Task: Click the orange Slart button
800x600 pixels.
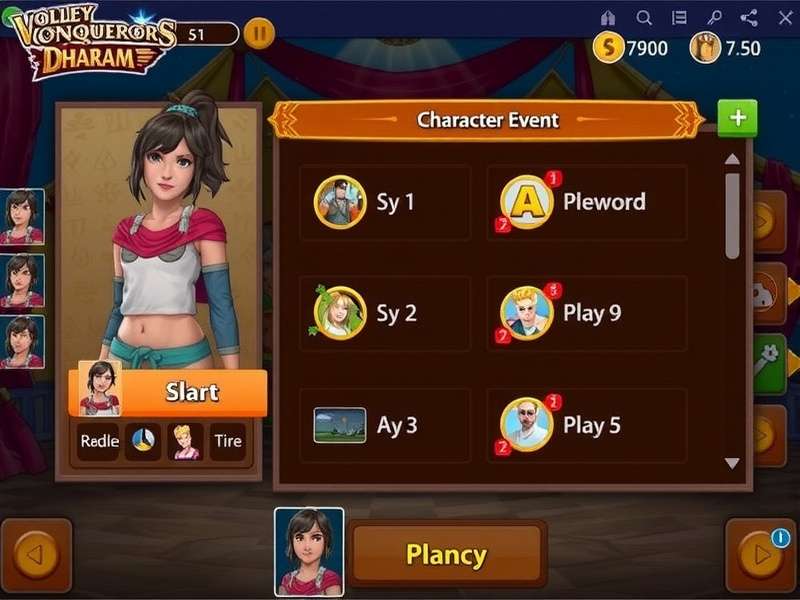Action: pos(190,392)
